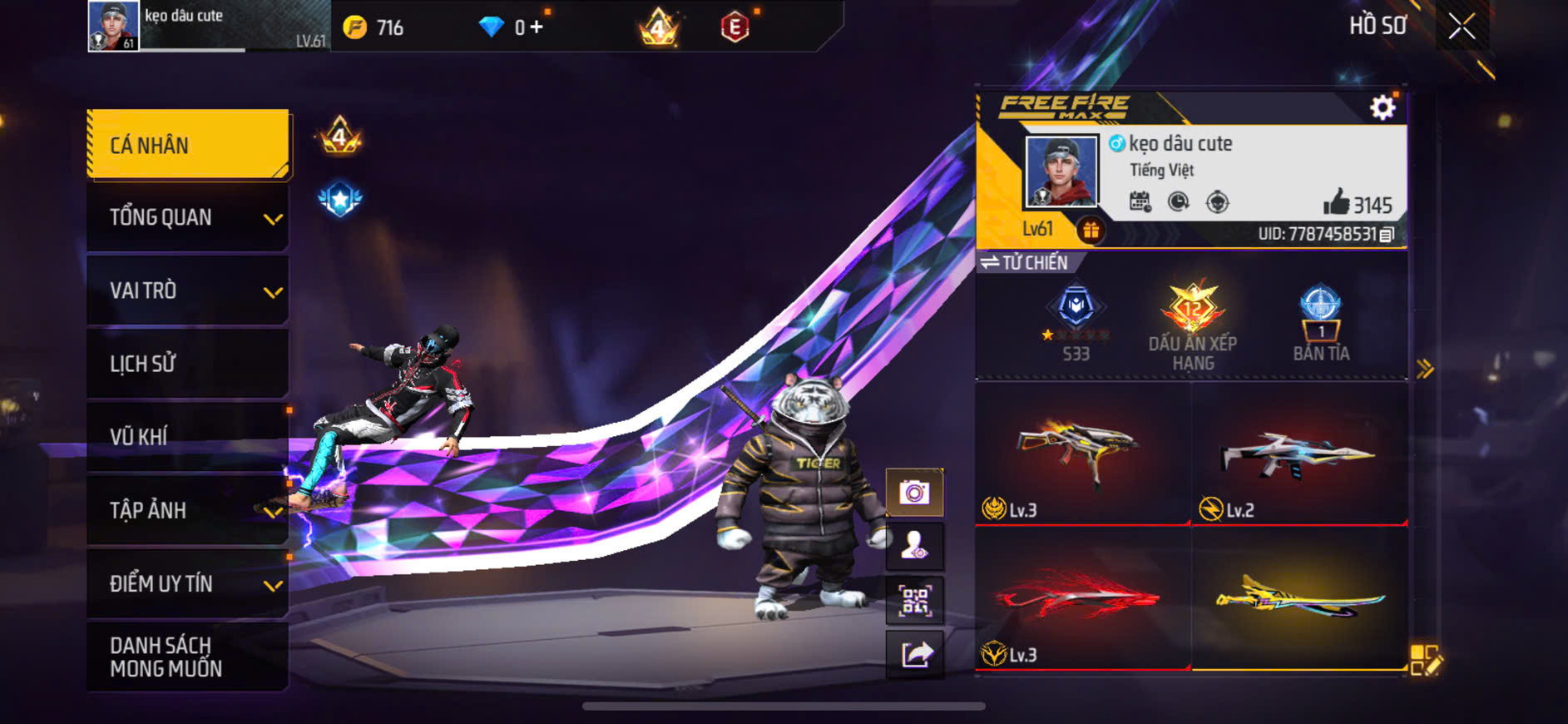Expand the ĐIỂM UY TÍN section

coord(188,583)
